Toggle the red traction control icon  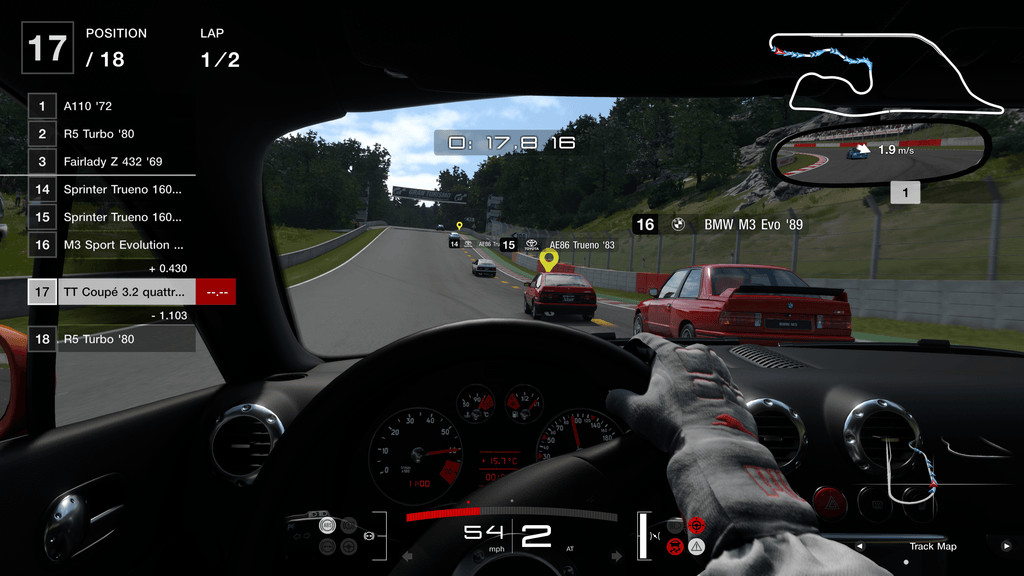tap(697, 525)
